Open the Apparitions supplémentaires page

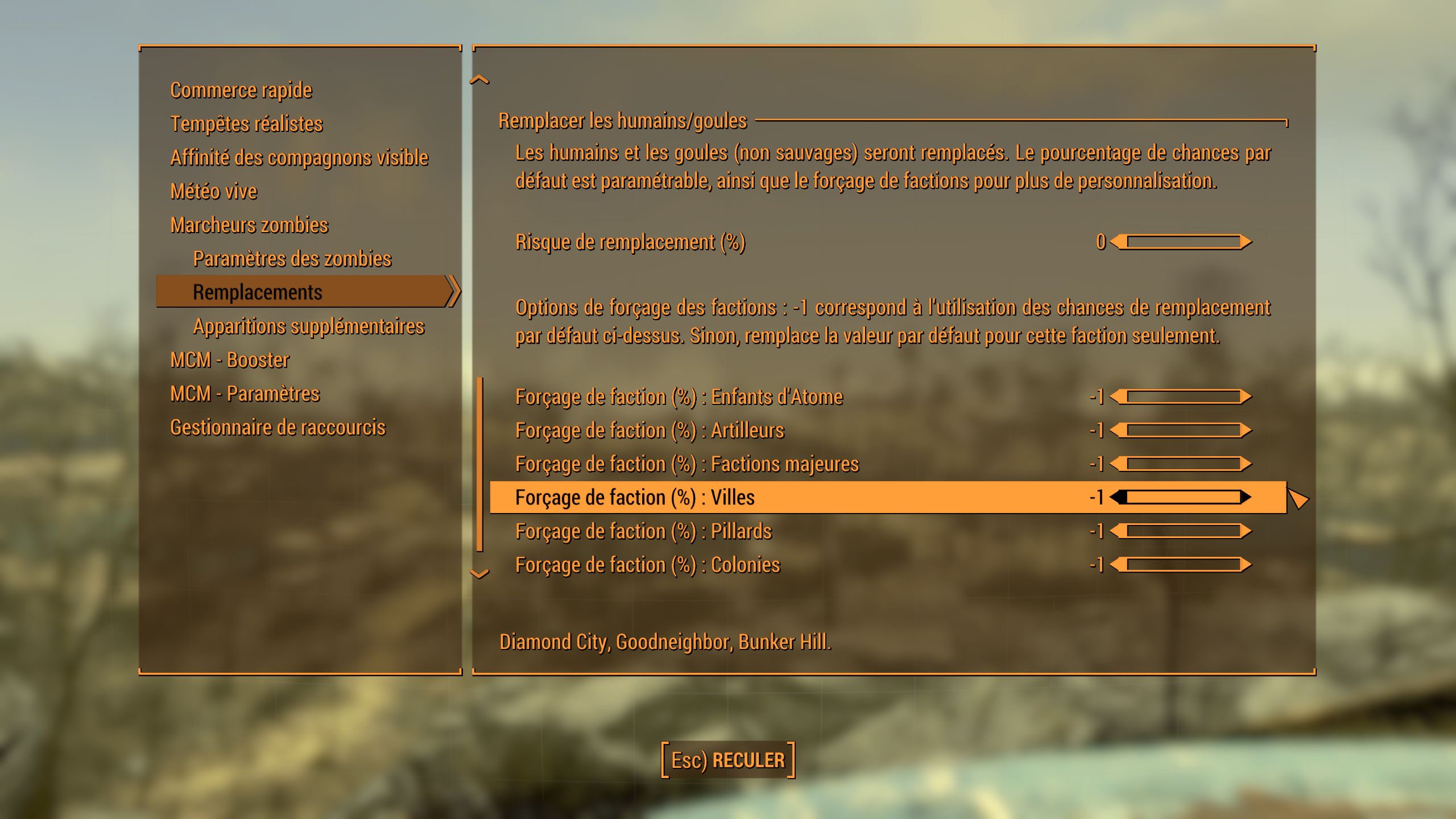309,326
